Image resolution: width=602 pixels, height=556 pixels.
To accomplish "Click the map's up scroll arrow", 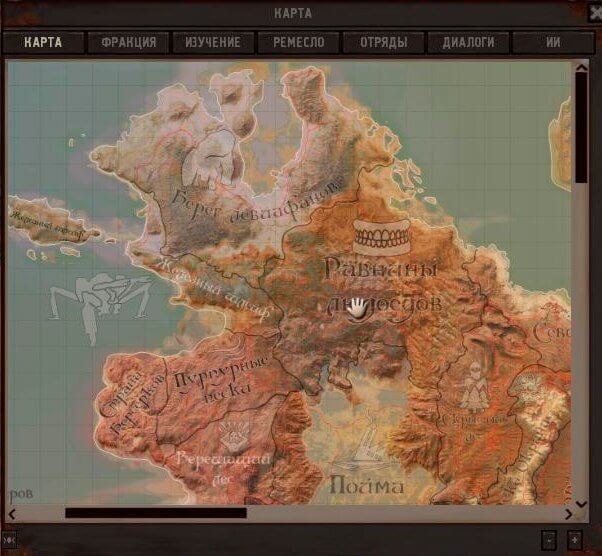I will 581,68.
